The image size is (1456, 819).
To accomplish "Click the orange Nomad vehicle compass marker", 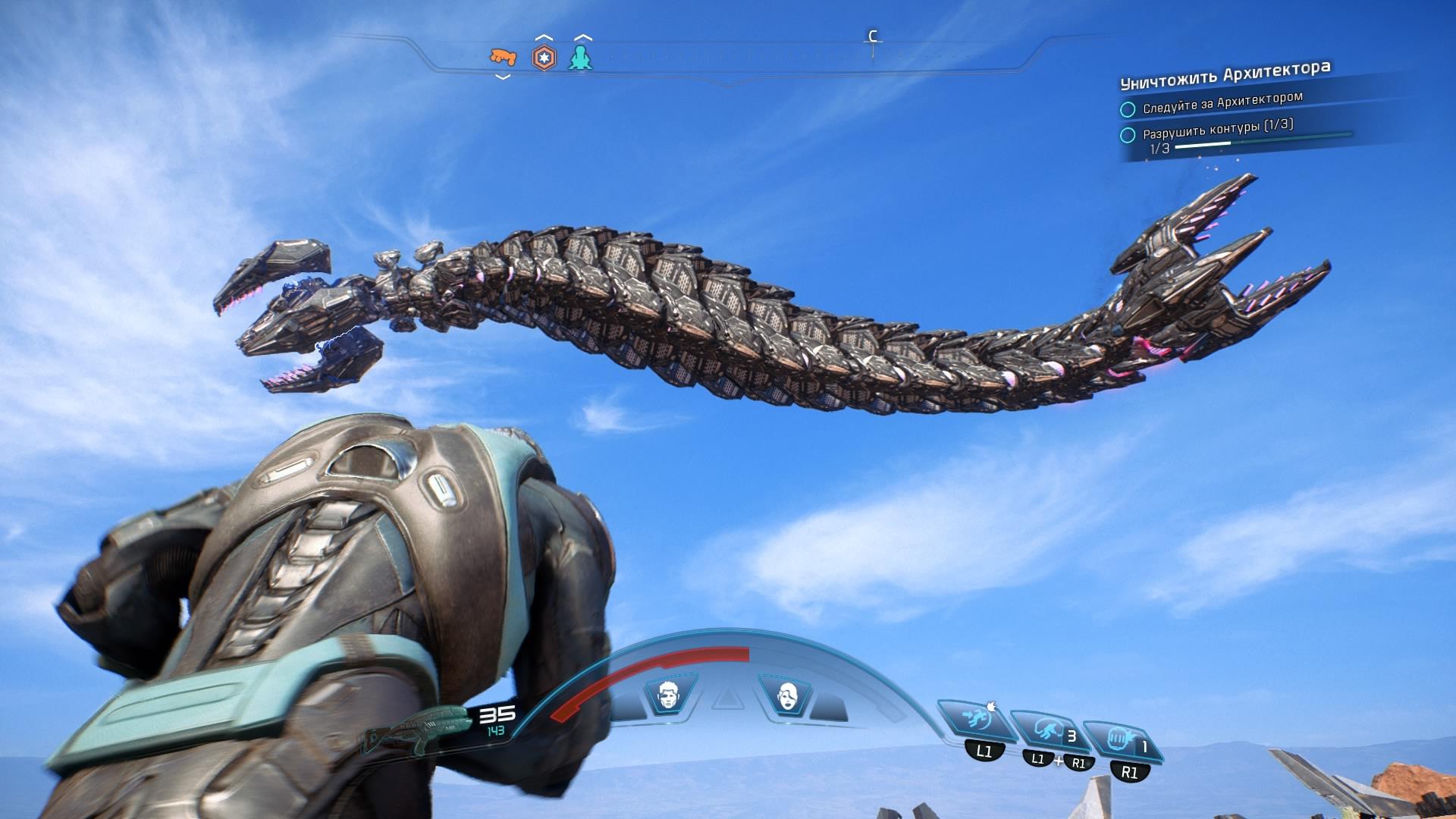I will point(502,57).
